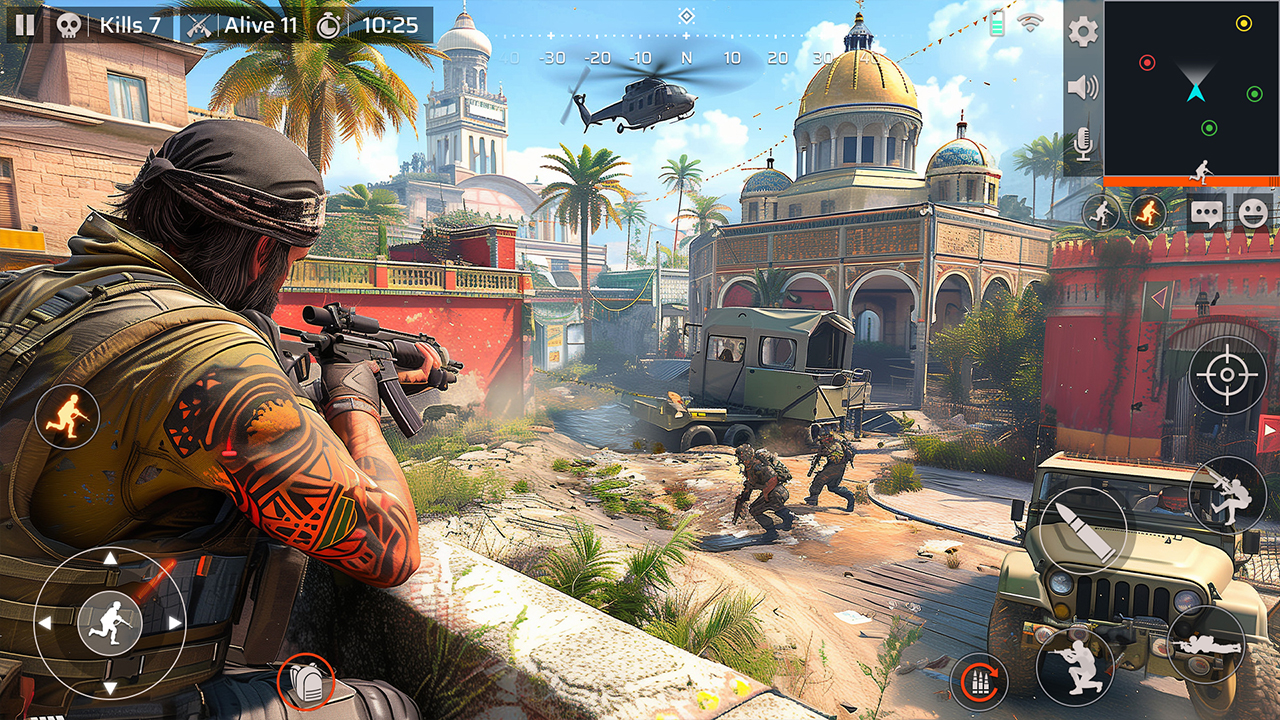Screen dimensions: 1280x720
Task: Toggle sound with the speaker icon
Action: [x=1083, y=88]
